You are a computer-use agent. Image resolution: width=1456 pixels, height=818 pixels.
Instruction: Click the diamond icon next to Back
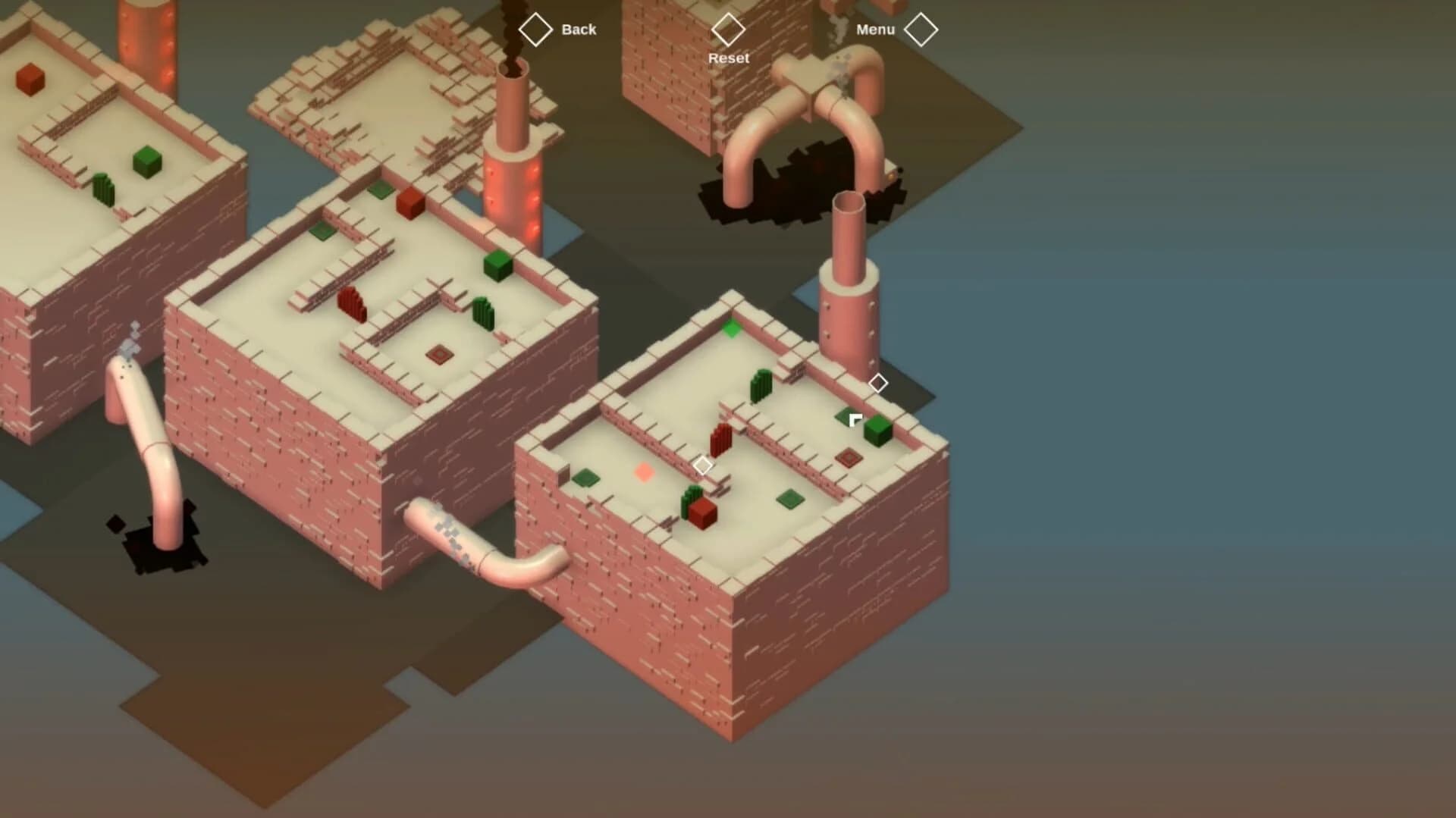(536, 30)
